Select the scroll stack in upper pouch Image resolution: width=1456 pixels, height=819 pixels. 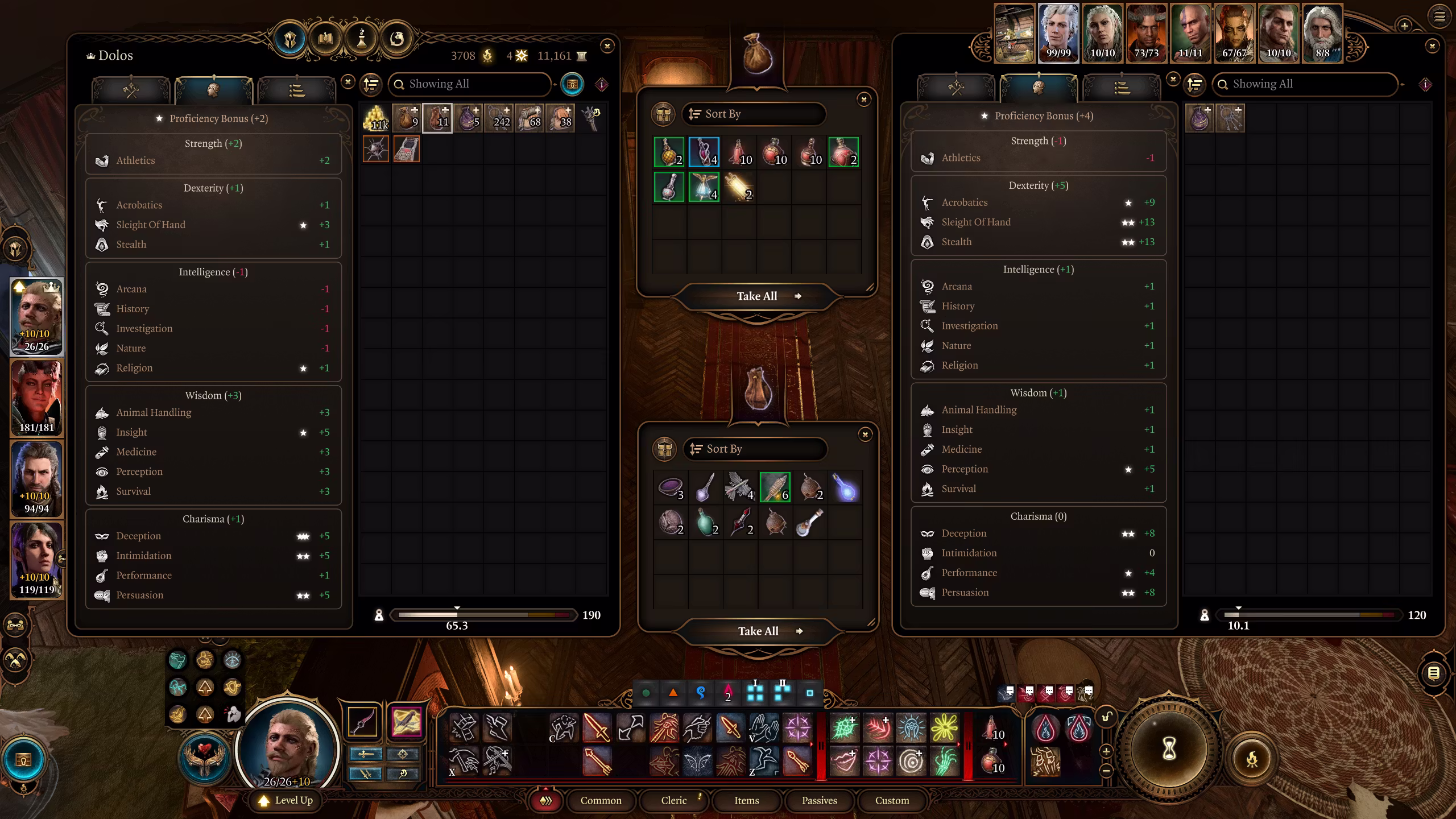click(739, 188)
